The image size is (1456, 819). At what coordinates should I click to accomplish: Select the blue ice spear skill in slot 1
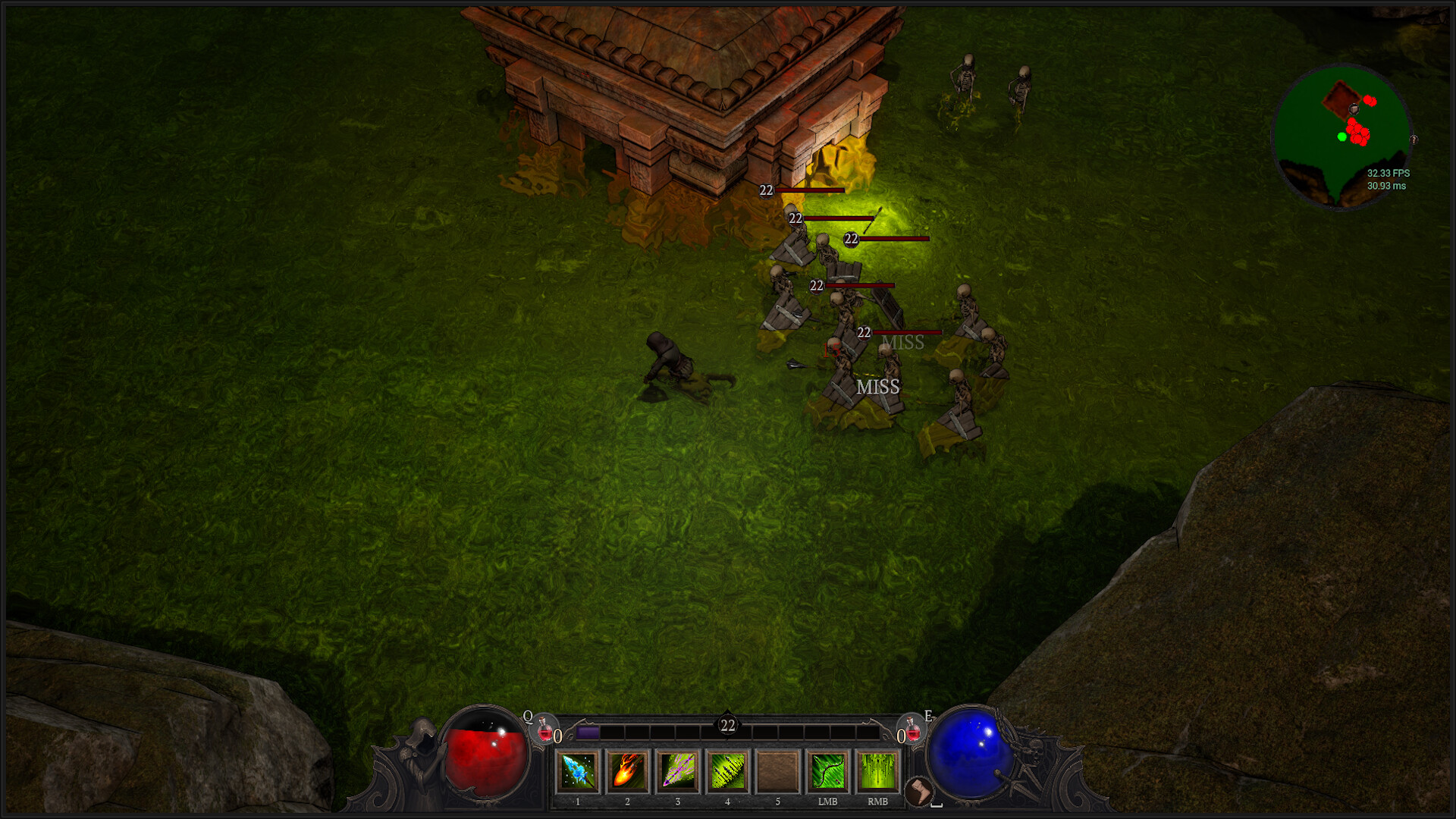pos(576,771)
